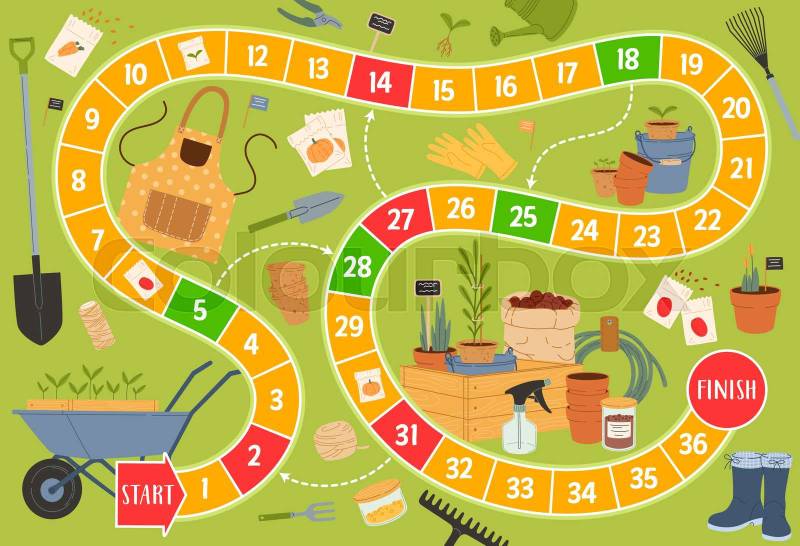Viewport: 800px width, 546px height.
Task: Choose the green tile numbered 28
Action: click(x=356, y=266)
